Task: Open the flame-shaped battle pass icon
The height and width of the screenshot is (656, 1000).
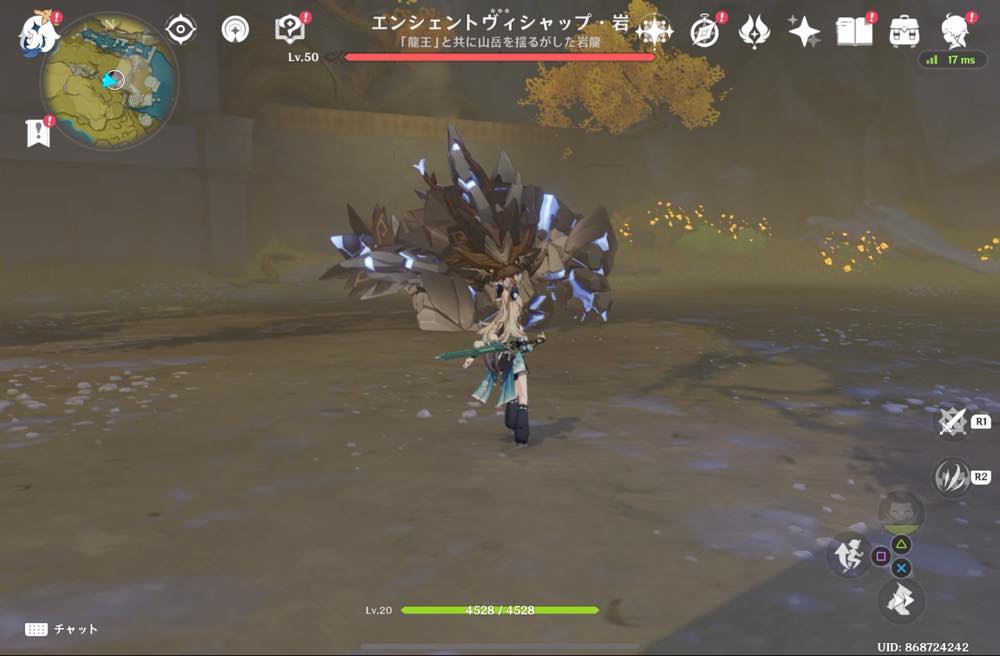Action: point(754,32)
